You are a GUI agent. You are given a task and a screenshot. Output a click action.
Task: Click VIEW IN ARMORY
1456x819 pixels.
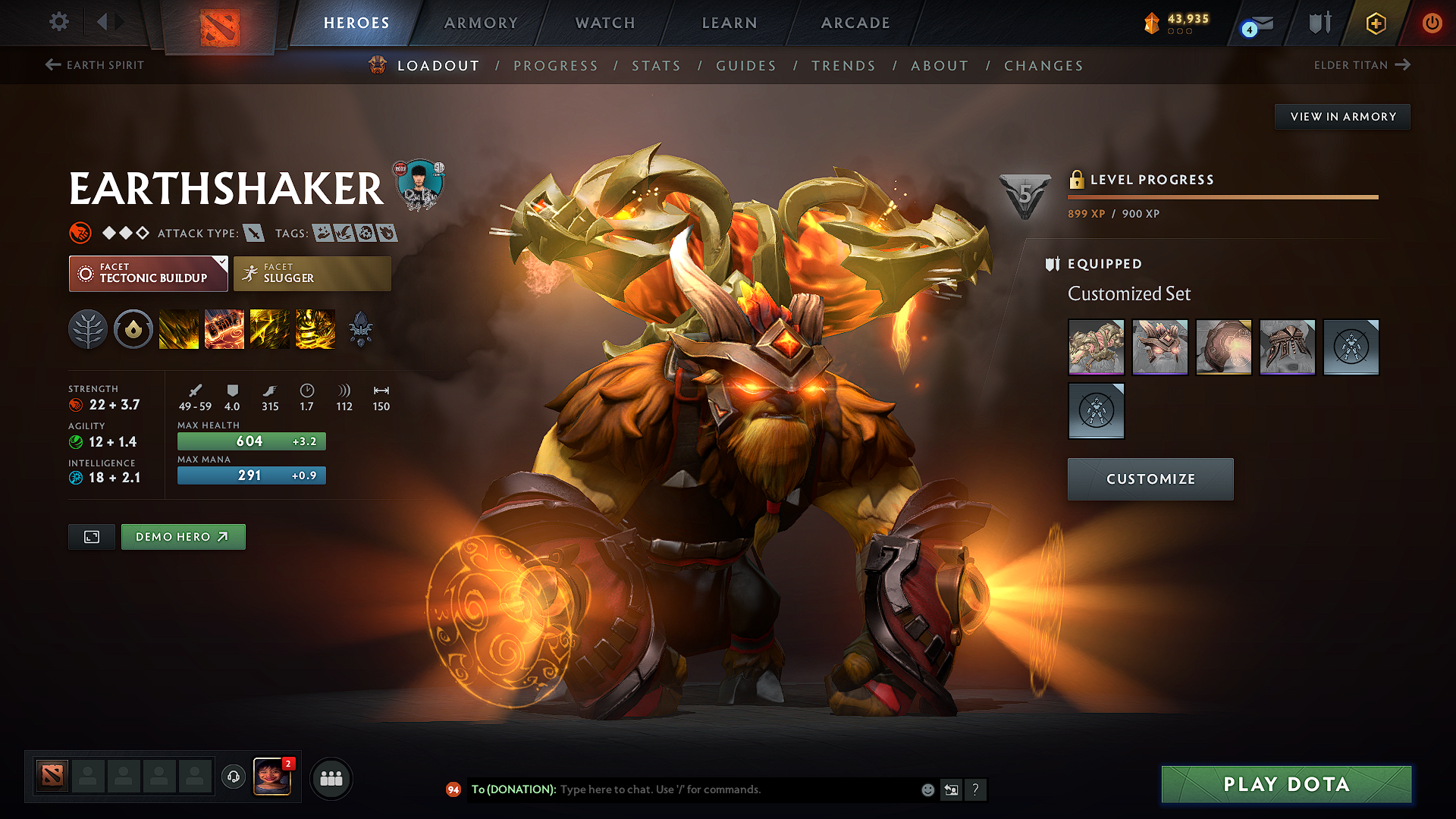point(1342,116)
